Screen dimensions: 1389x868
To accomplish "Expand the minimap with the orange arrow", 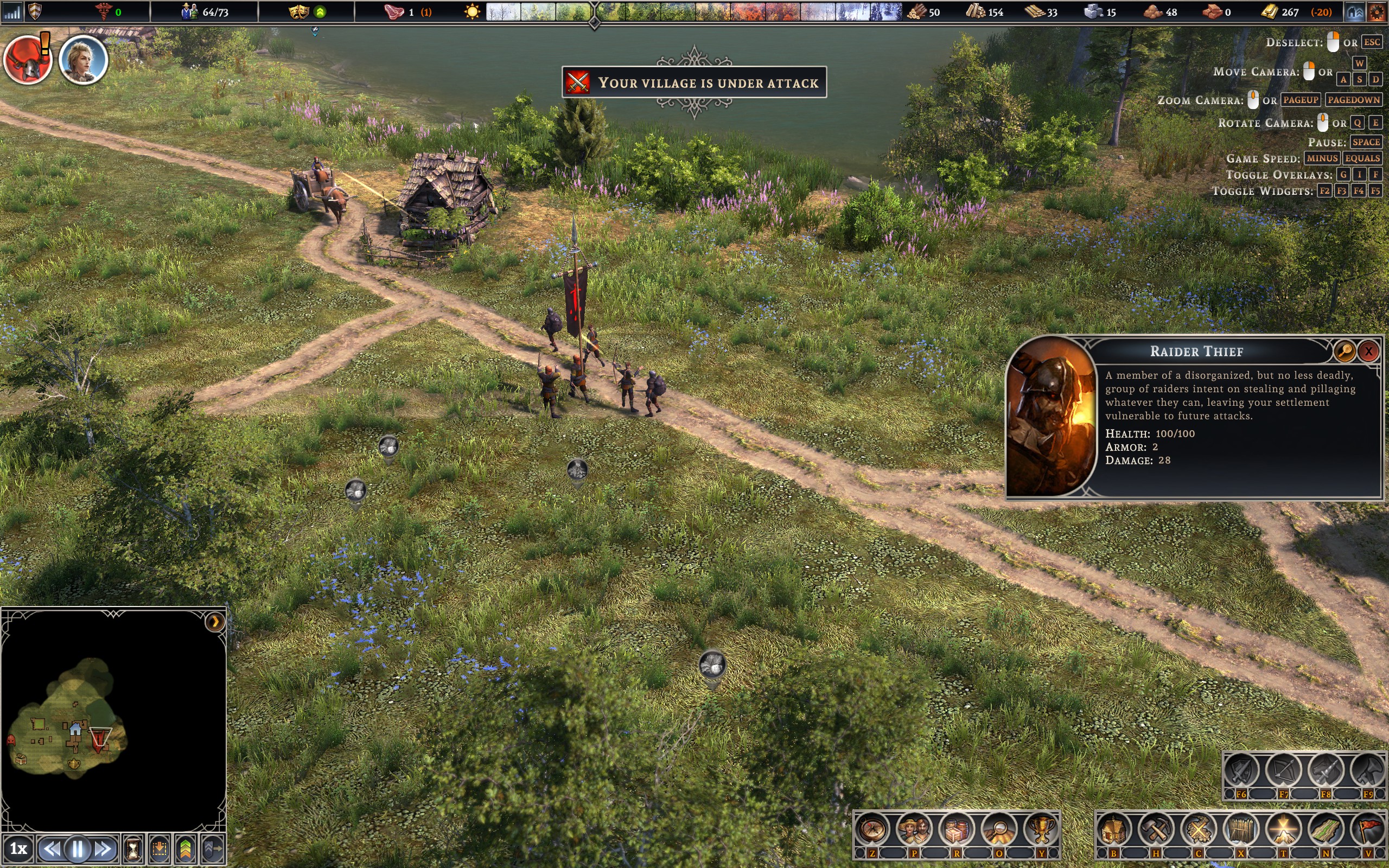I will 215,622.
